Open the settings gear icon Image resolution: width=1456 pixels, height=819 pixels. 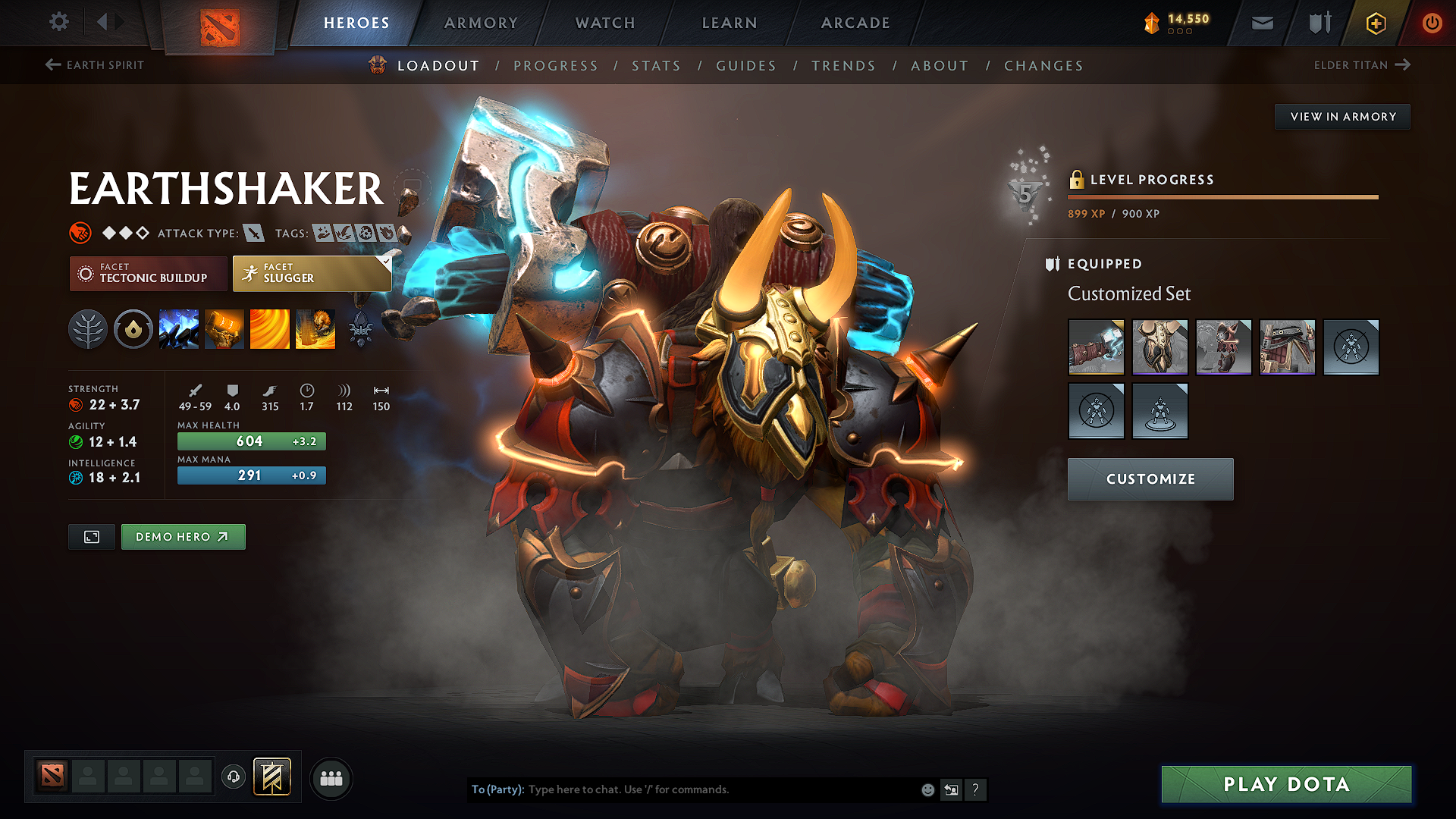58,22
